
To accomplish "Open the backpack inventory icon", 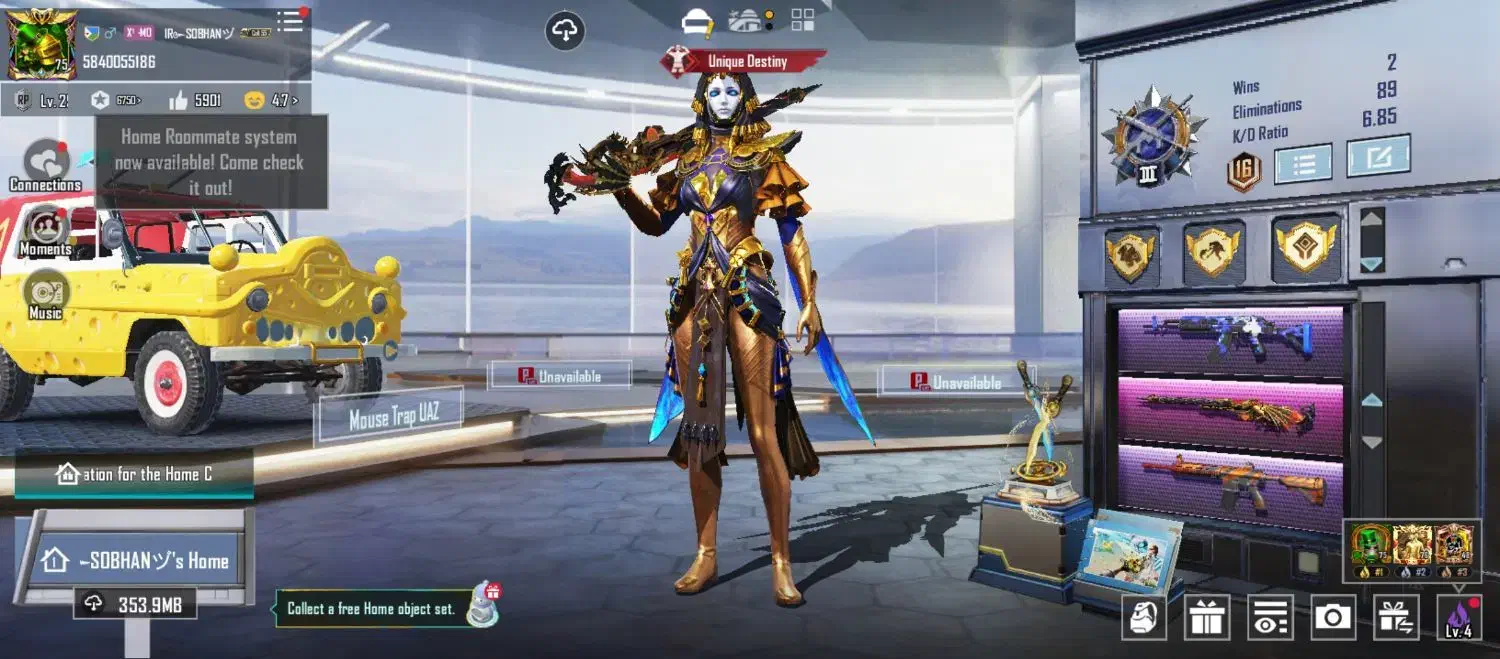I will coord(1143,617).
